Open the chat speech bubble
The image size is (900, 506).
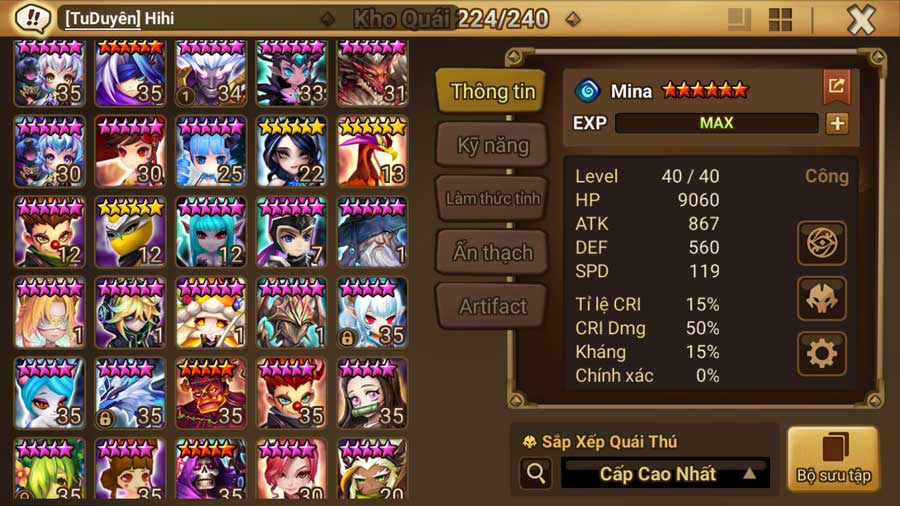click(x=33, y=18)
